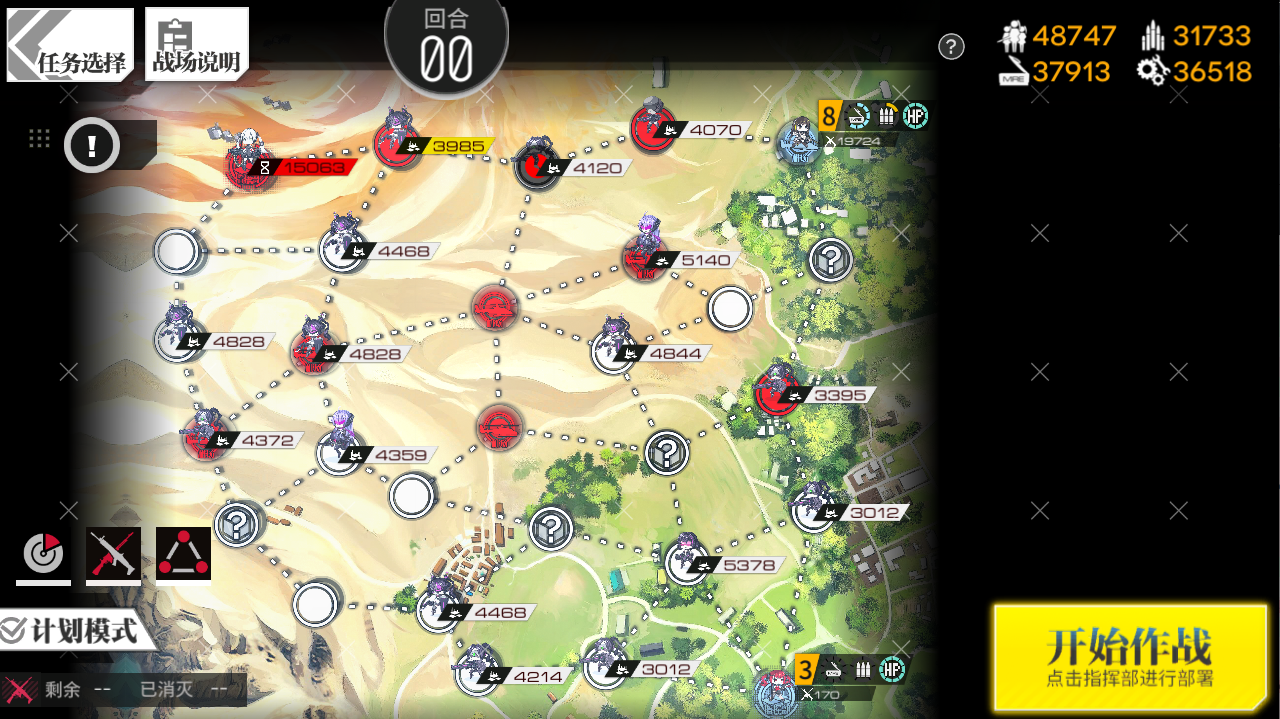1280x719 pixels.
Task: Open the battlefield description (战场说明)
Action: [196, 45]
